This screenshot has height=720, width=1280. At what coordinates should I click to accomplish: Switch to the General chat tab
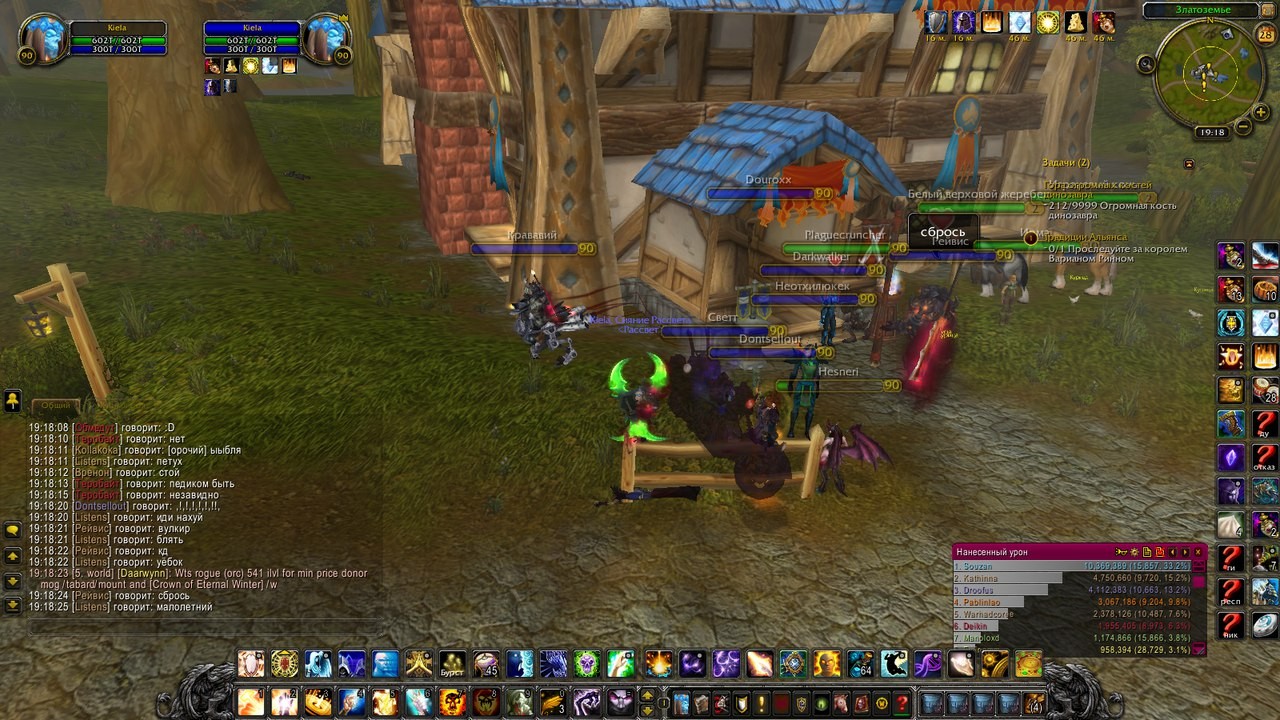coord(55,405)
